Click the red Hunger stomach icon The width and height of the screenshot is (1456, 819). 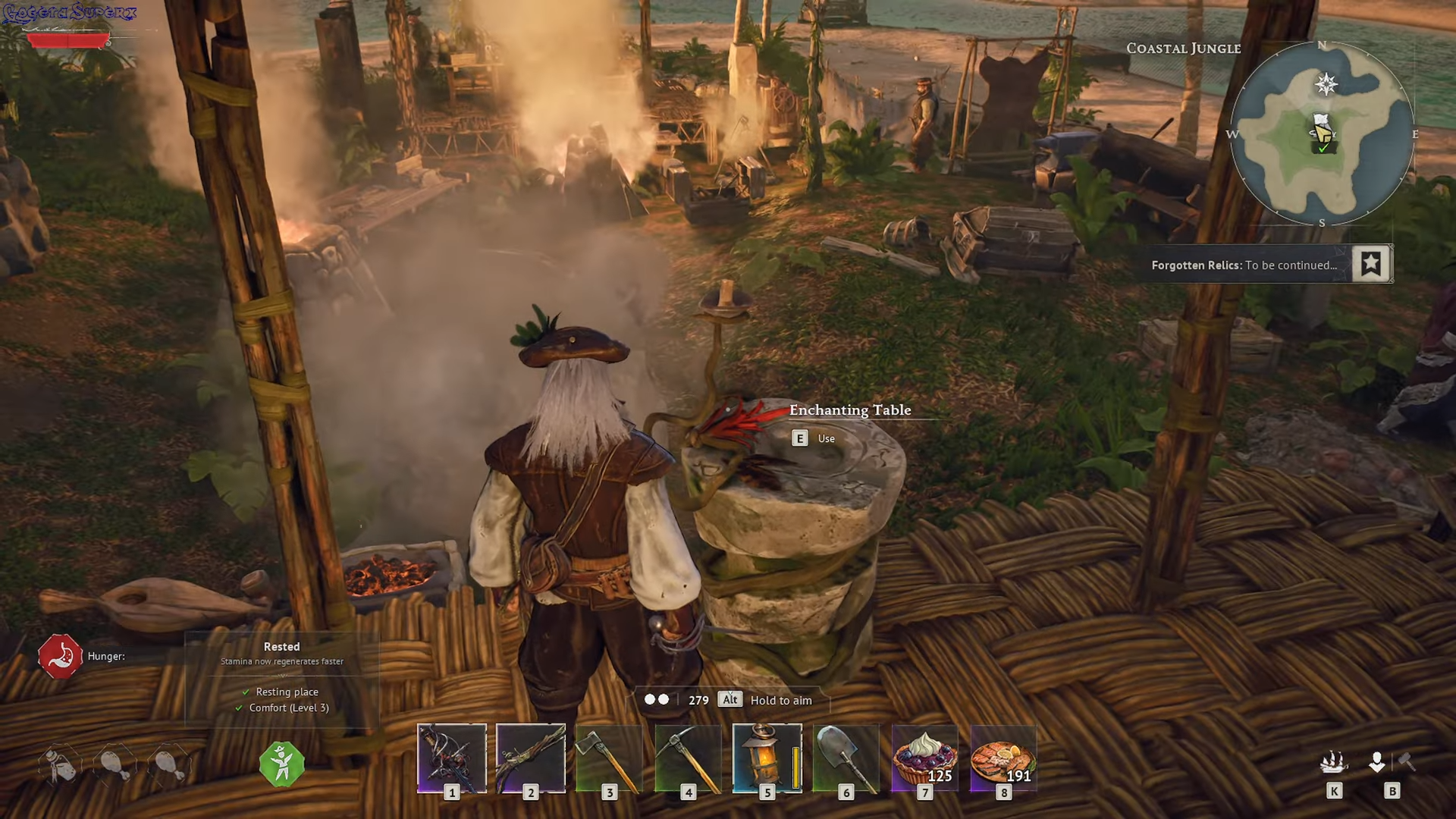(61, 656)
